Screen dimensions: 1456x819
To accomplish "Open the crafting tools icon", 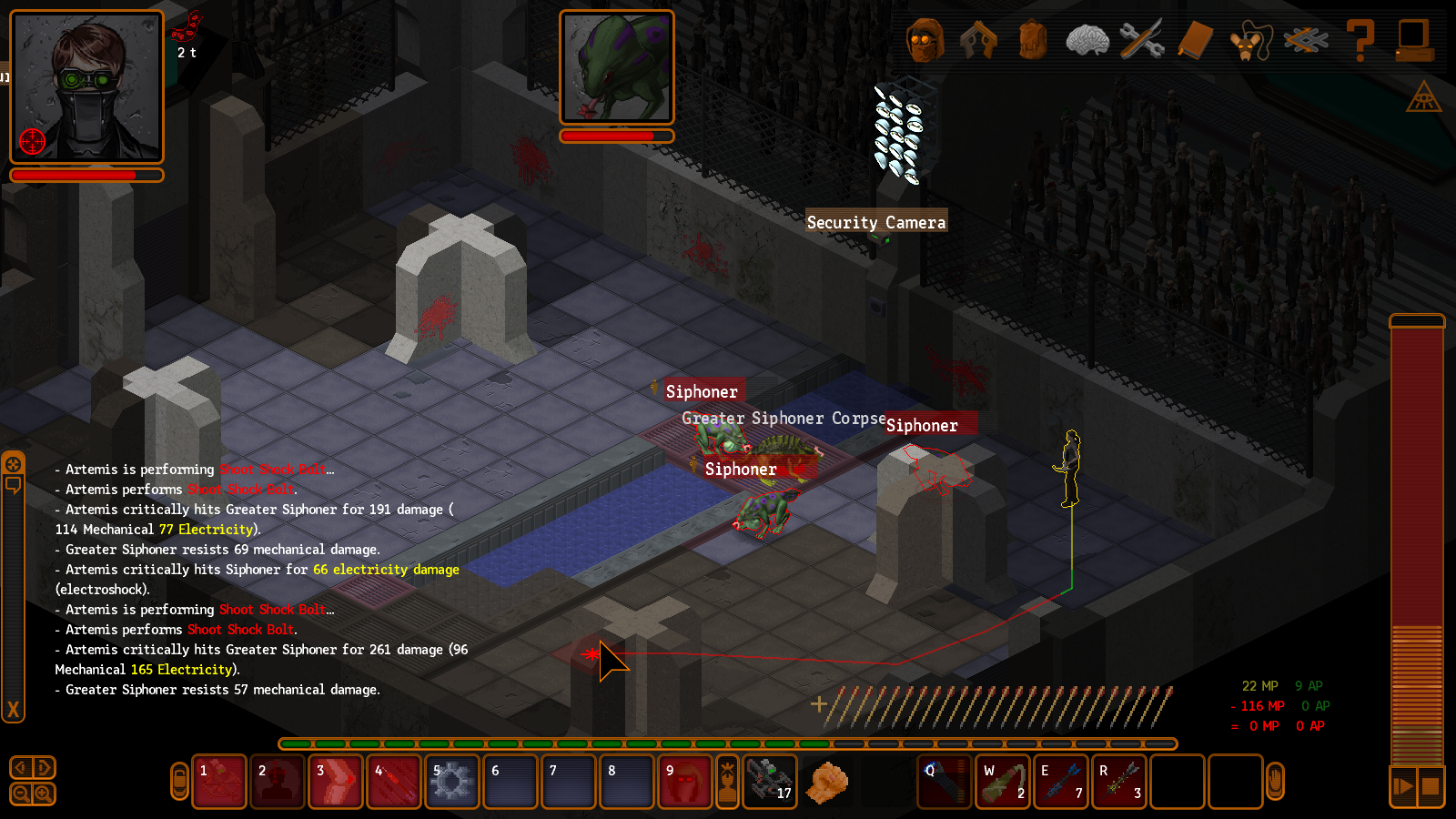I will pos(1141,41).
